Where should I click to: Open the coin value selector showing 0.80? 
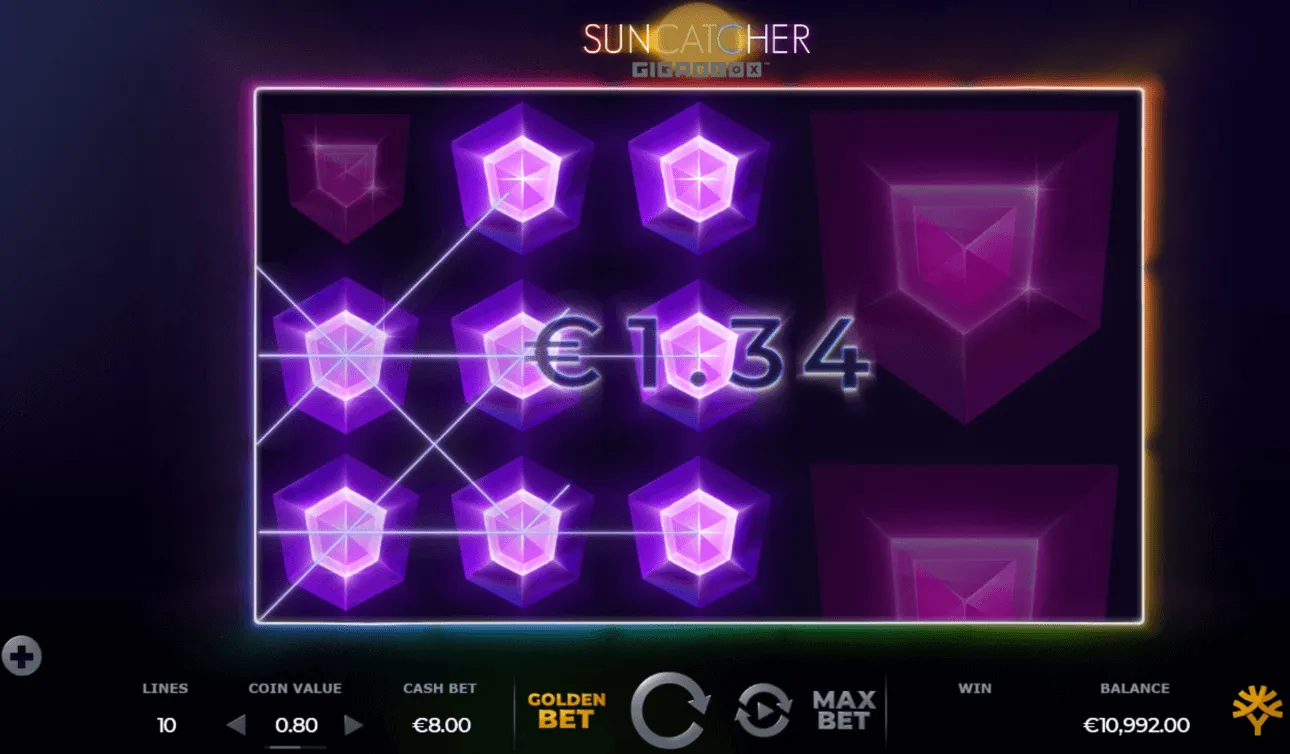[296, 724]
